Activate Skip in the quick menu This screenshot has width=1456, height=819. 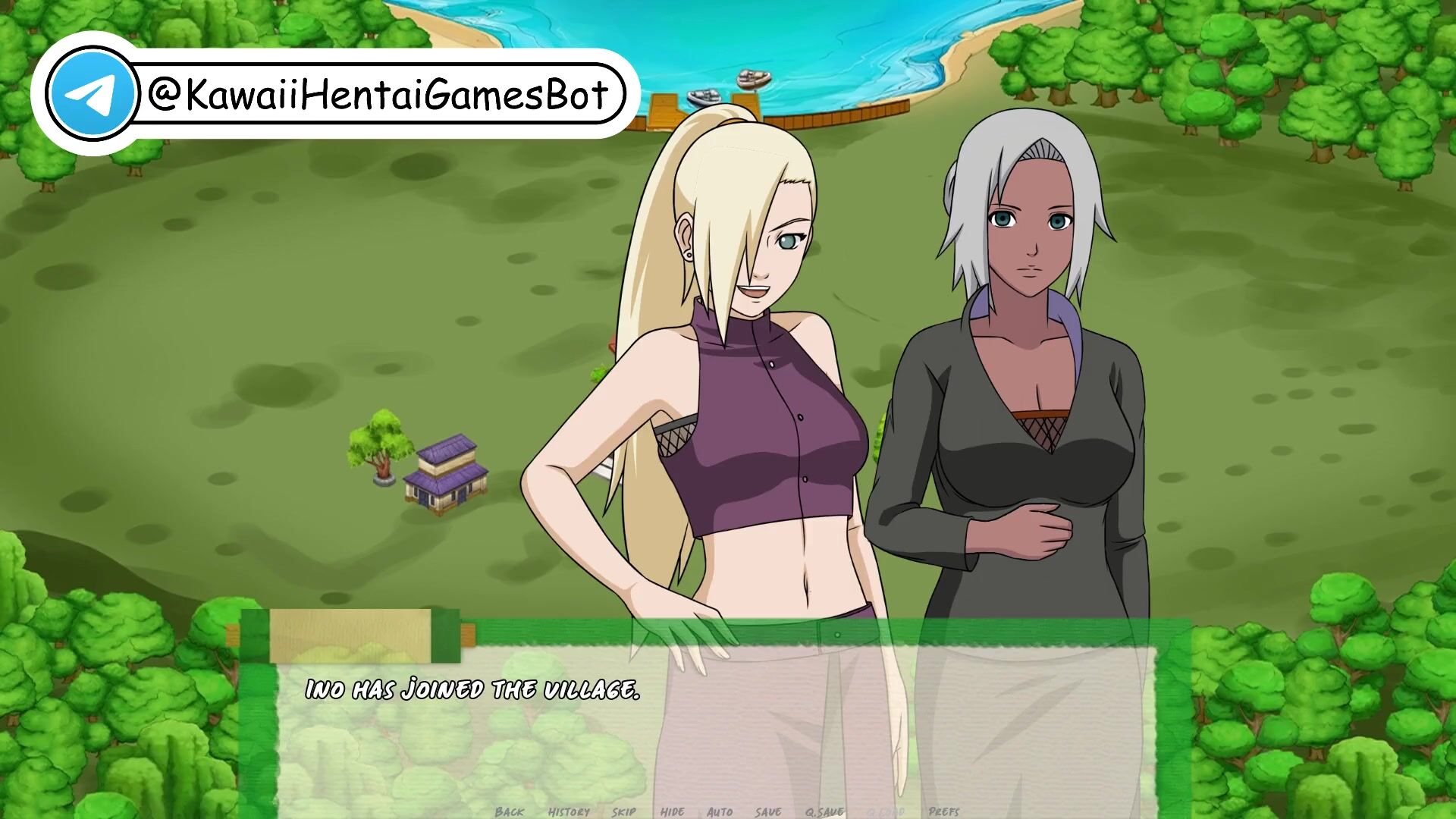(x=624, y=811)
